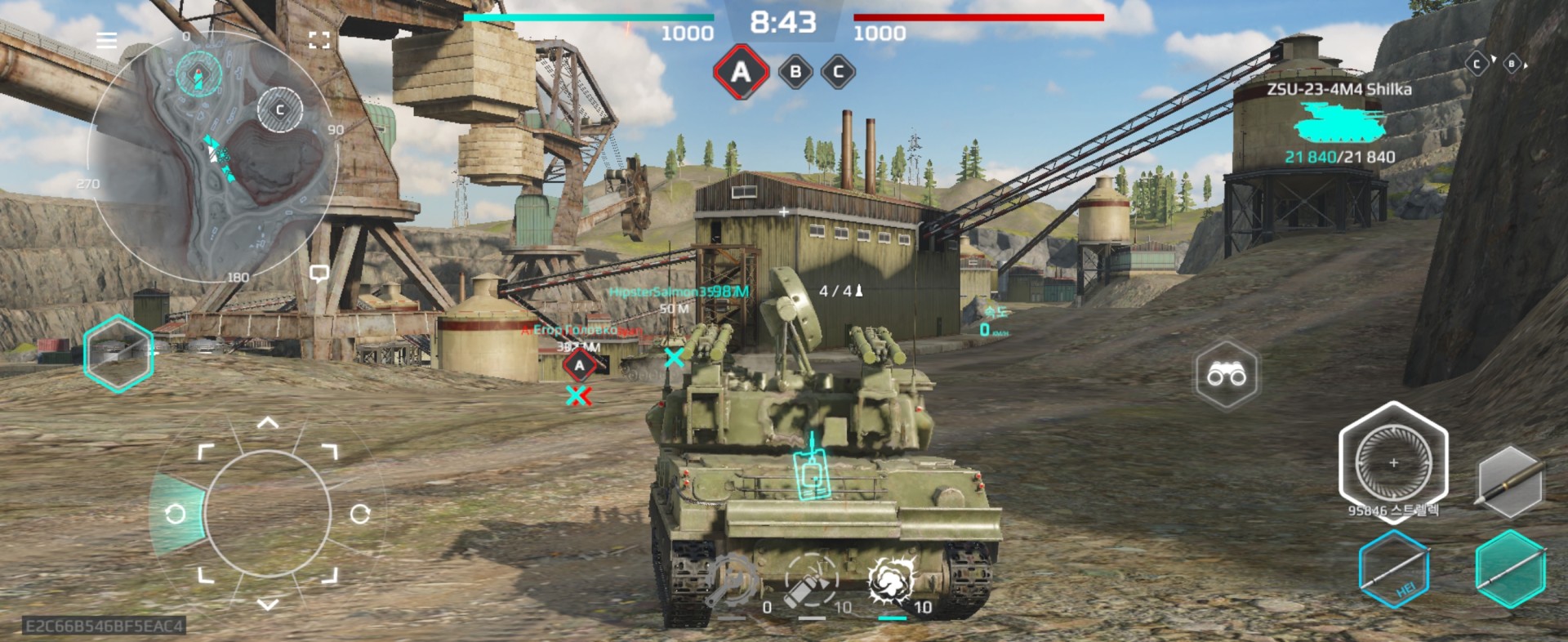Use the repair kit wrench icon

pos(733,582)
